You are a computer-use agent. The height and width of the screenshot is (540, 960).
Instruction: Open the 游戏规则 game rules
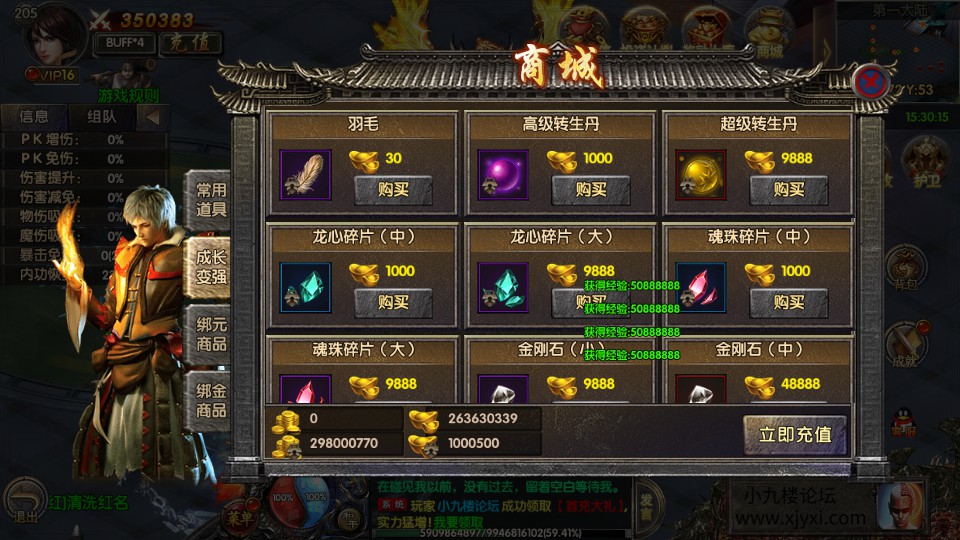click(x=128, y=96)
